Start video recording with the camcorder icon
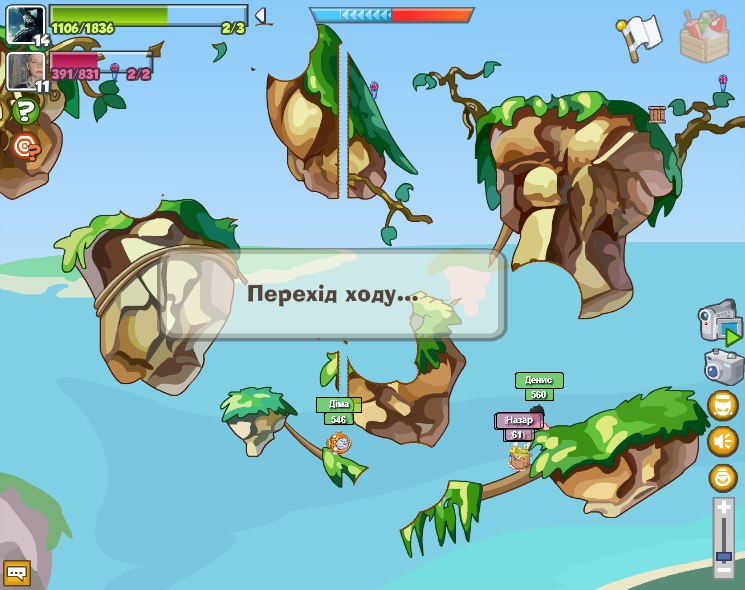 point(720,325)
